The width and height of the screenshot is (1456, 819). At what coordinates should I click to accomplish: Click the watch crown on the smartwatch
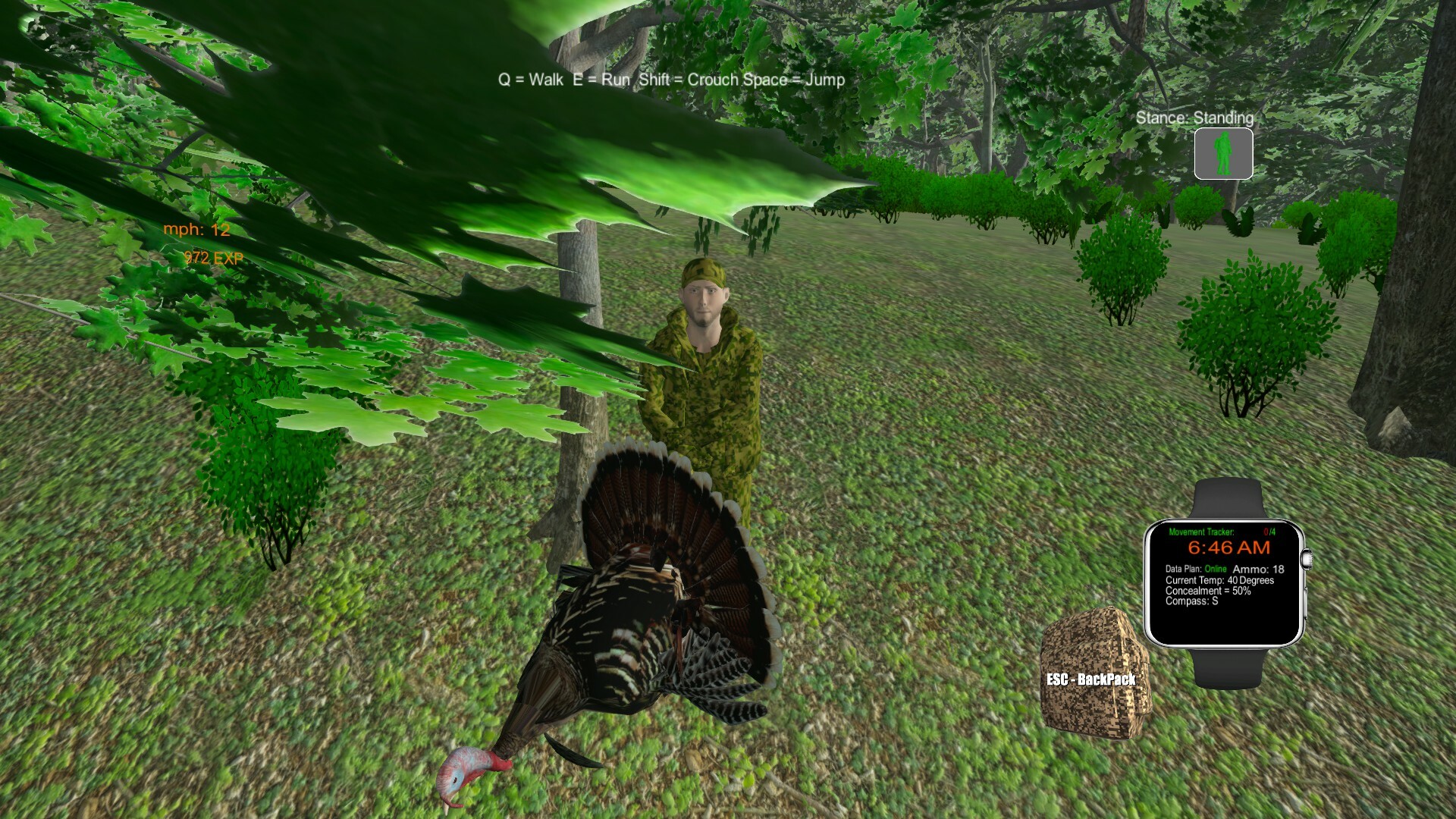click(1307, 559)
